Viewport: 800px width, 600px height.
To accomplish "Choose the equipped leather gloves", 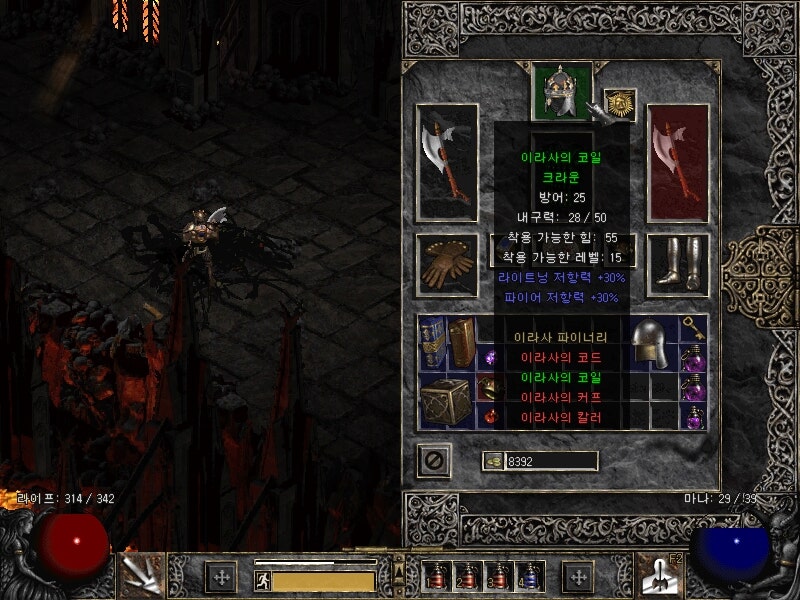I will 446,265.
